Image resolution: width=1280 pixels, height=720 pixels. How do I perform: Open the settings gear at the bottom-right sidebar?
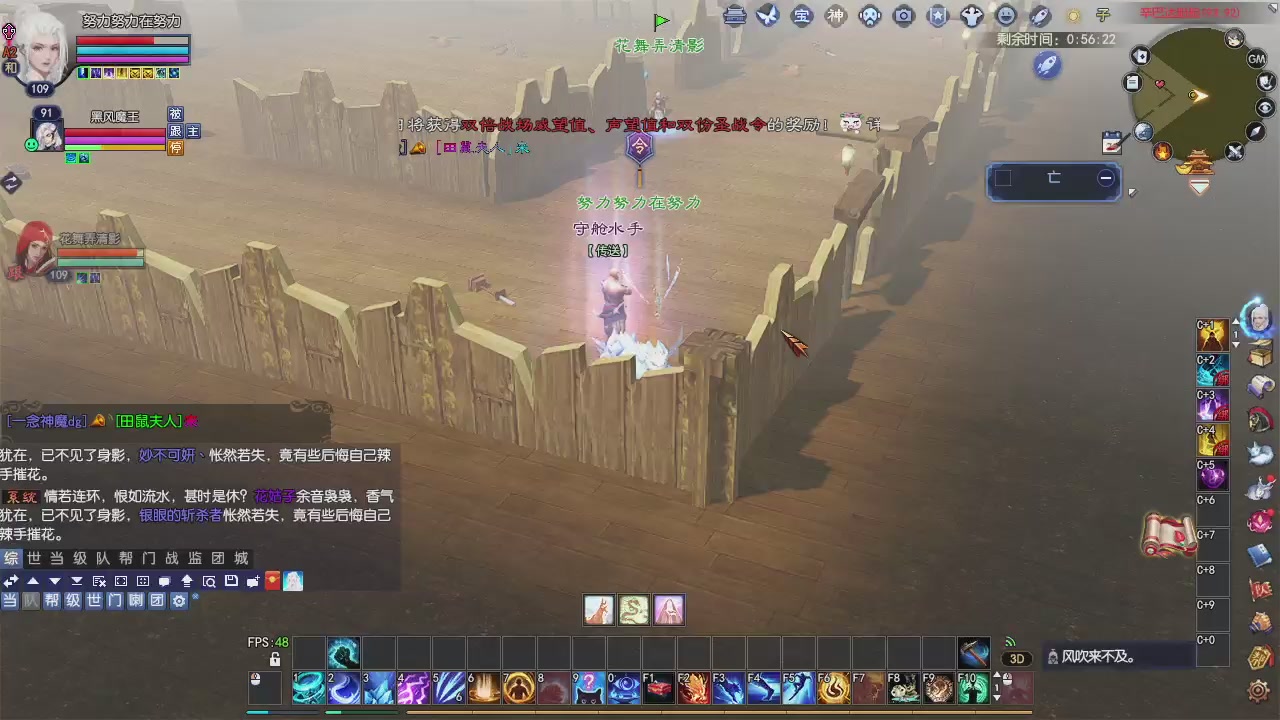coord(1257,689)
